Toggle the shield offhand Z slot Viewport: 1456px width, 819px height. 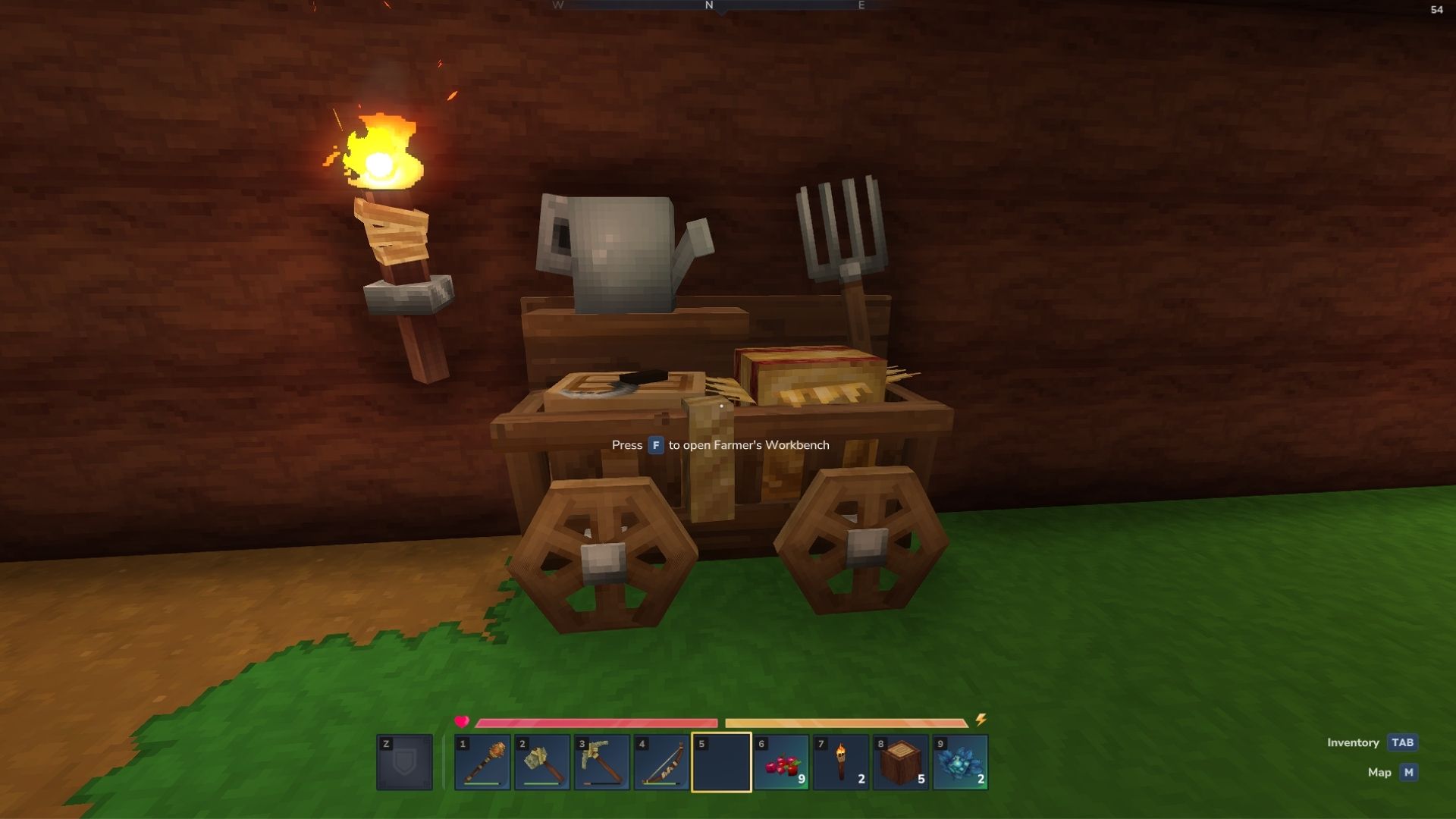(404, 762)
